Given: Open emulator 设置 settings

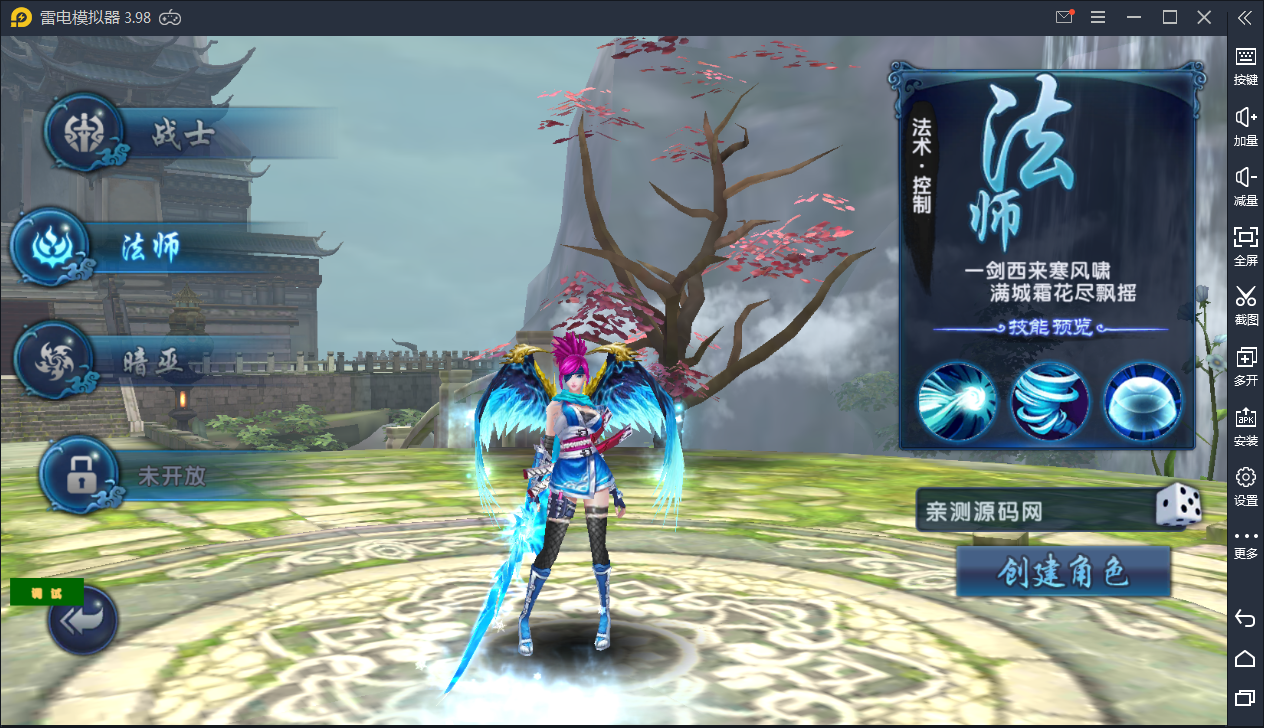Looking at the screenshot, I should (1245, 485).
